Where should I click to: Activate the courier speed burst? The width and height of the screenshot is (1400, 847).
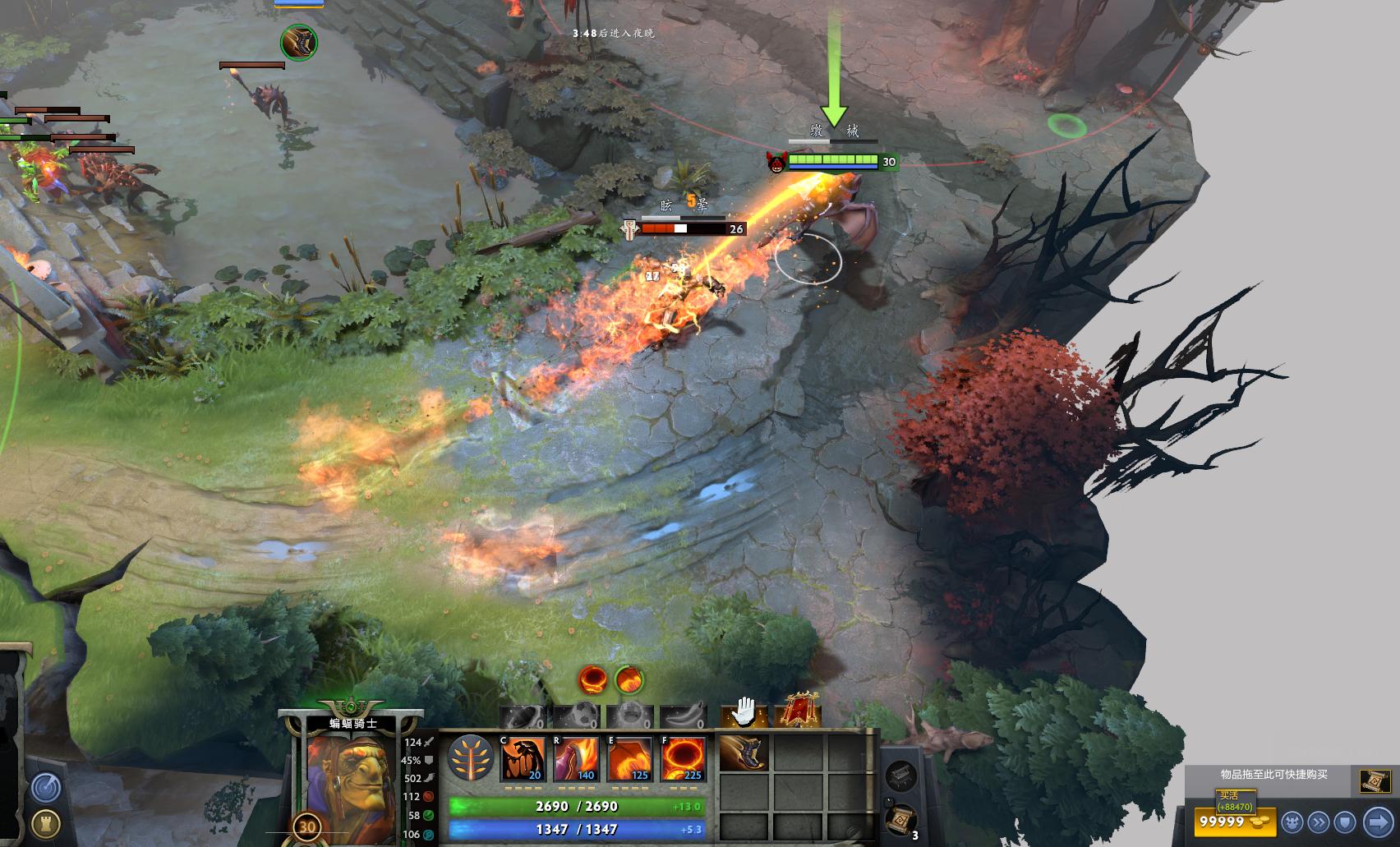point(1319,822)
